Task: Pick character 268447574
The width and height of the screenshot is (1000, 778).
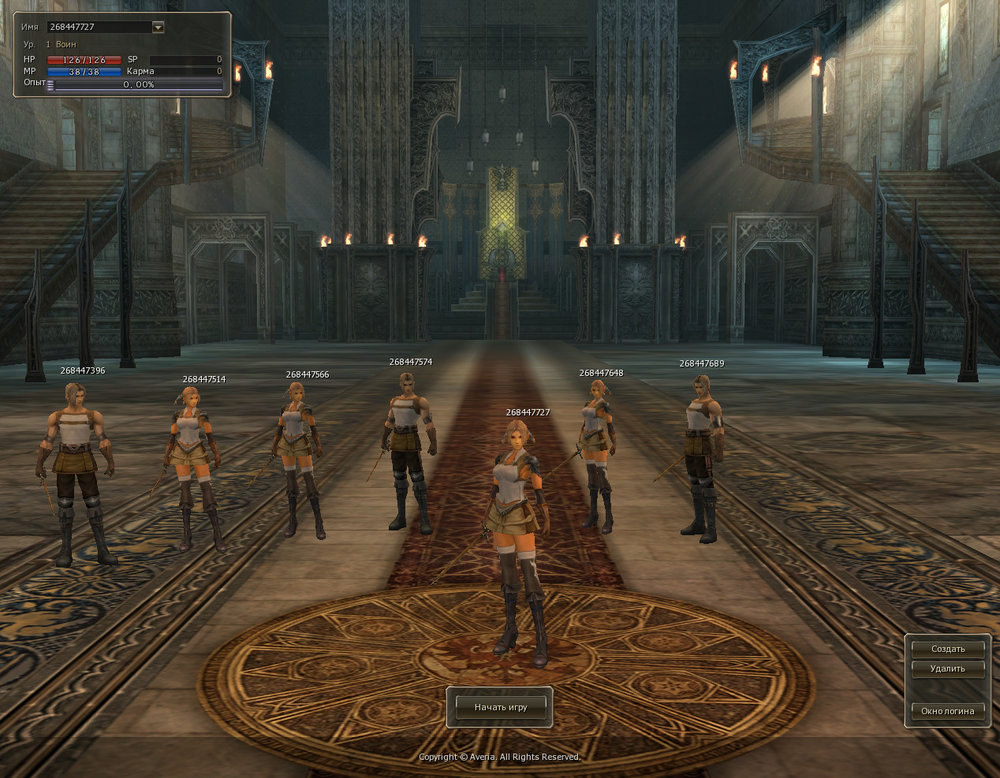Action: pos(408,447)
